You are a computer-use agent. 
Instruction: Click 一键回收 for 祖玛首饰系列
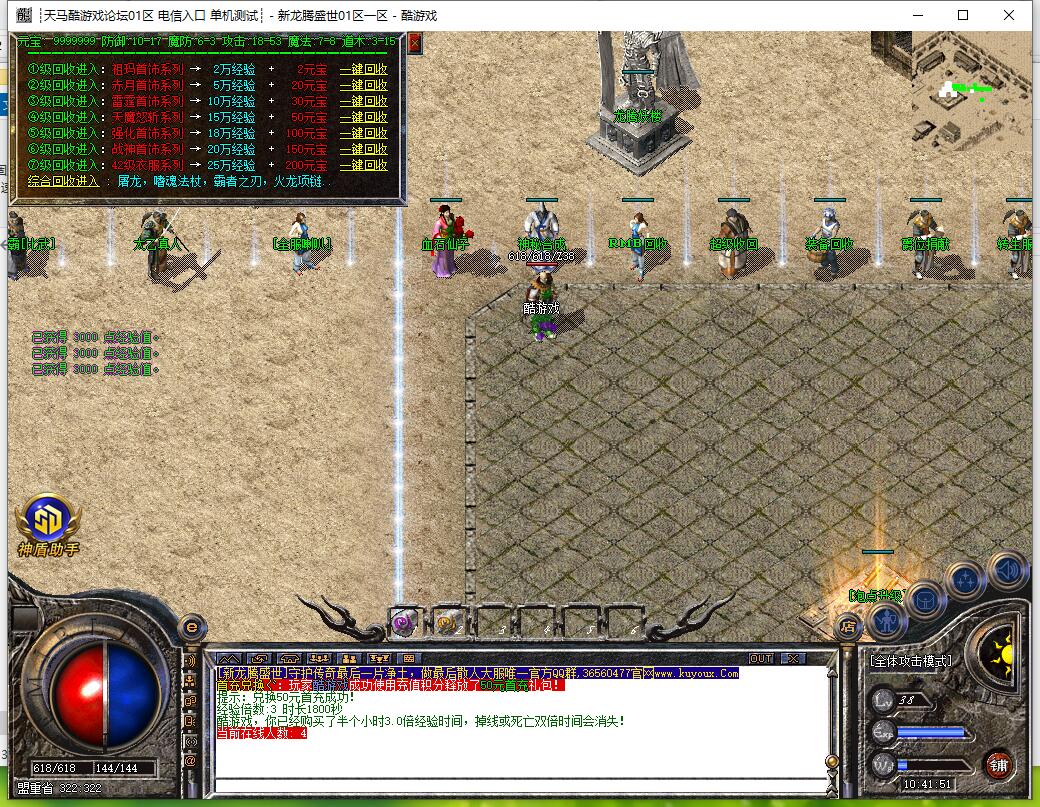(363, 70)
